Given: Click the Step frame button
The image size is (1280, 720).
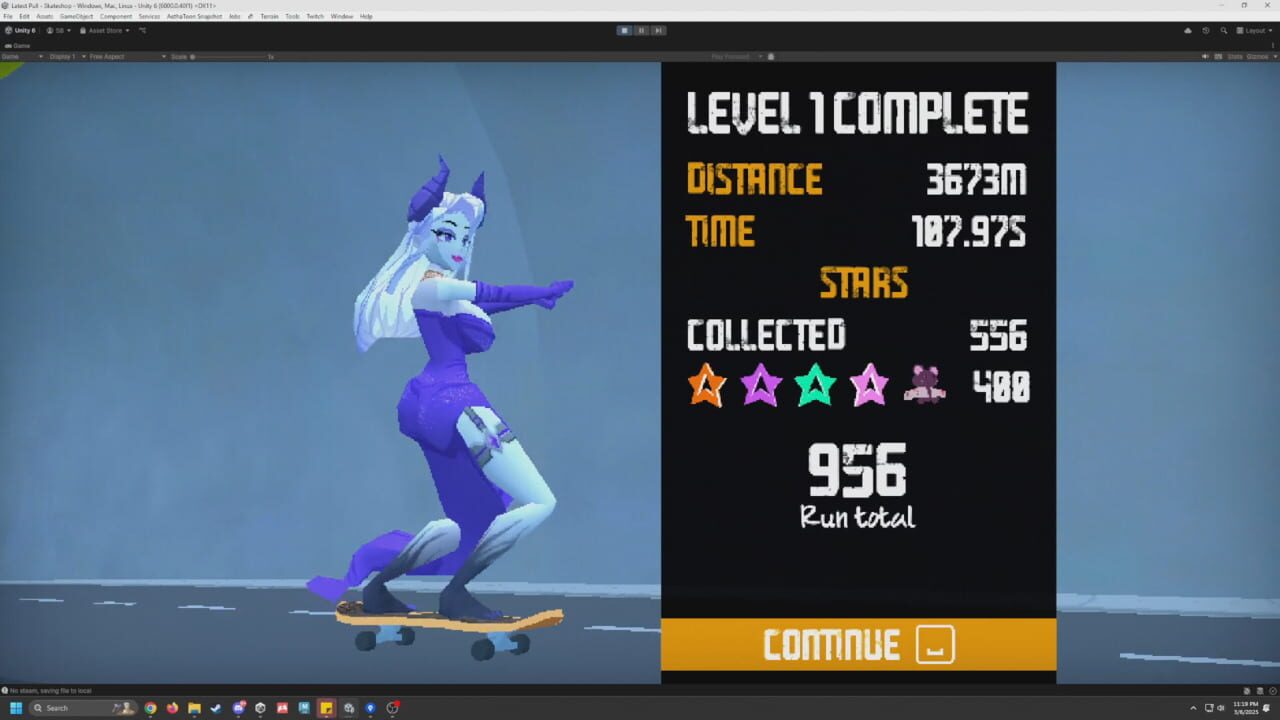Looking at the screenshot, I should (x=658, y=30).
